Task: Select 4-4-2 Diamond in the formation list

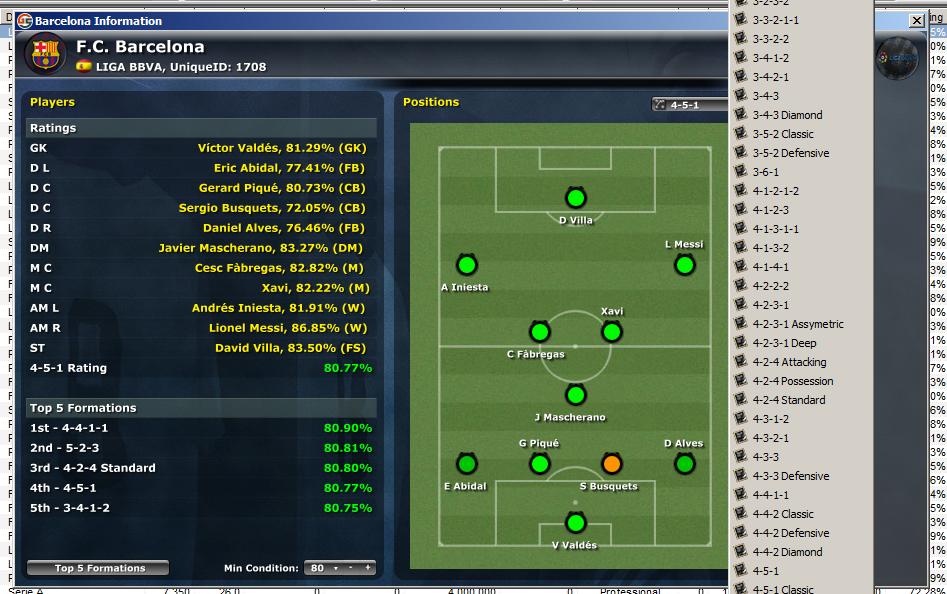Action: point(787,552)
